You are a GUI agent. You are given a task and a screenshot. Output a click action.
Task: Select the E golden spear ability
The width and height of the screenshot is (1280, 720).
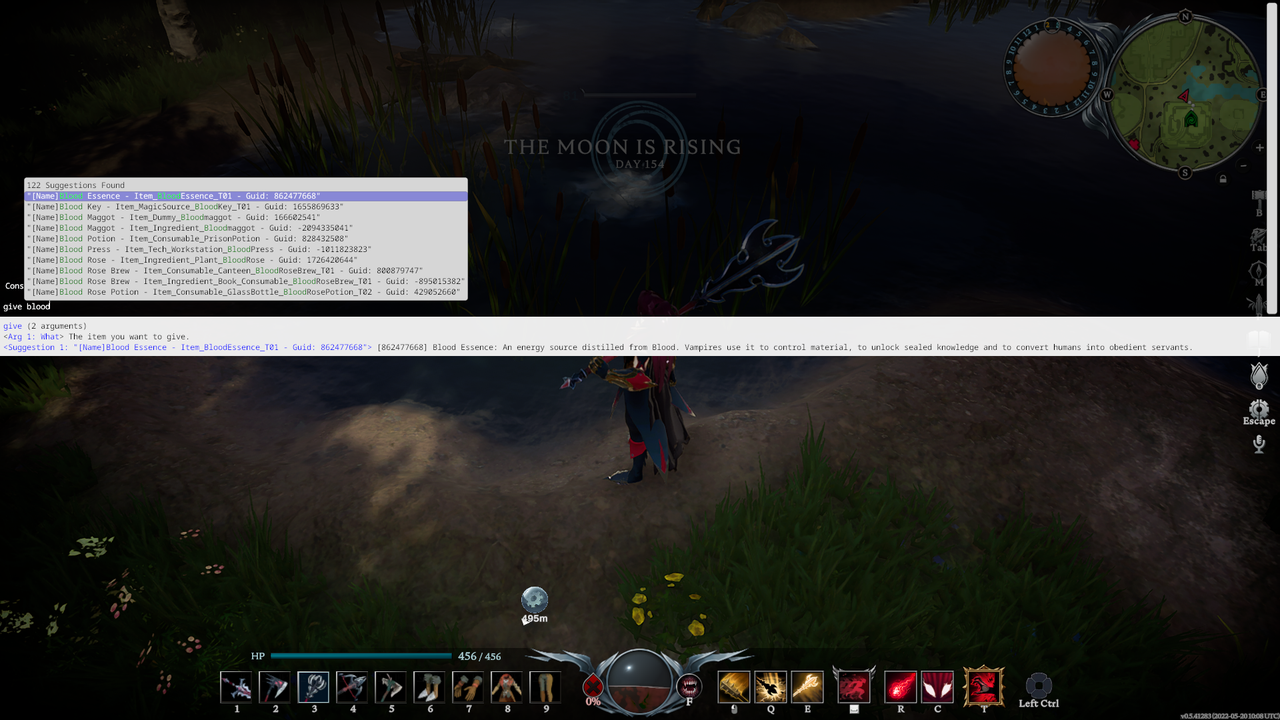(807, 686)
